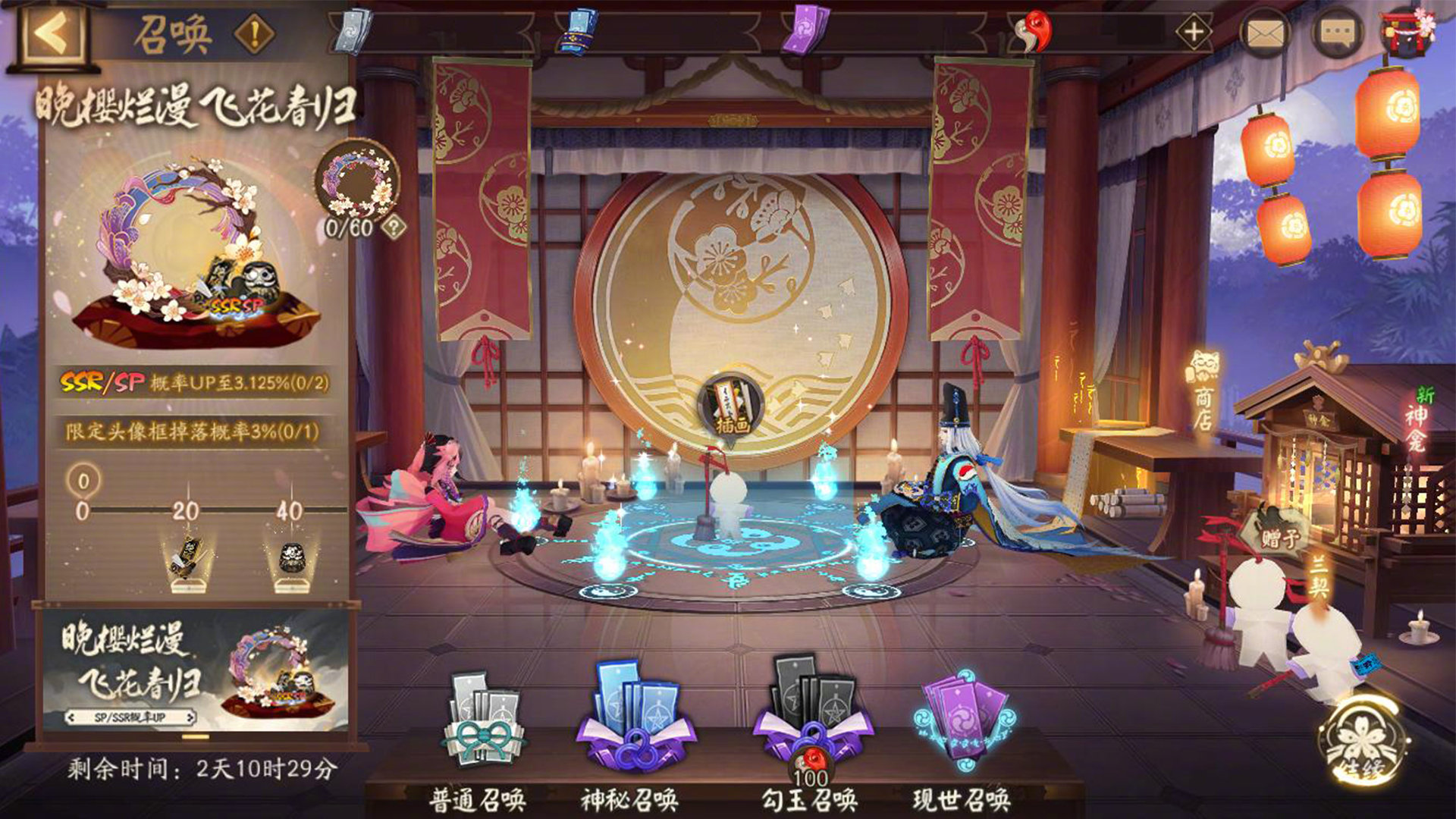The height and width of the screenshot is (819, 1456).
Task: Open the question mark help beside the 0/60 counter
Action: 395,226
